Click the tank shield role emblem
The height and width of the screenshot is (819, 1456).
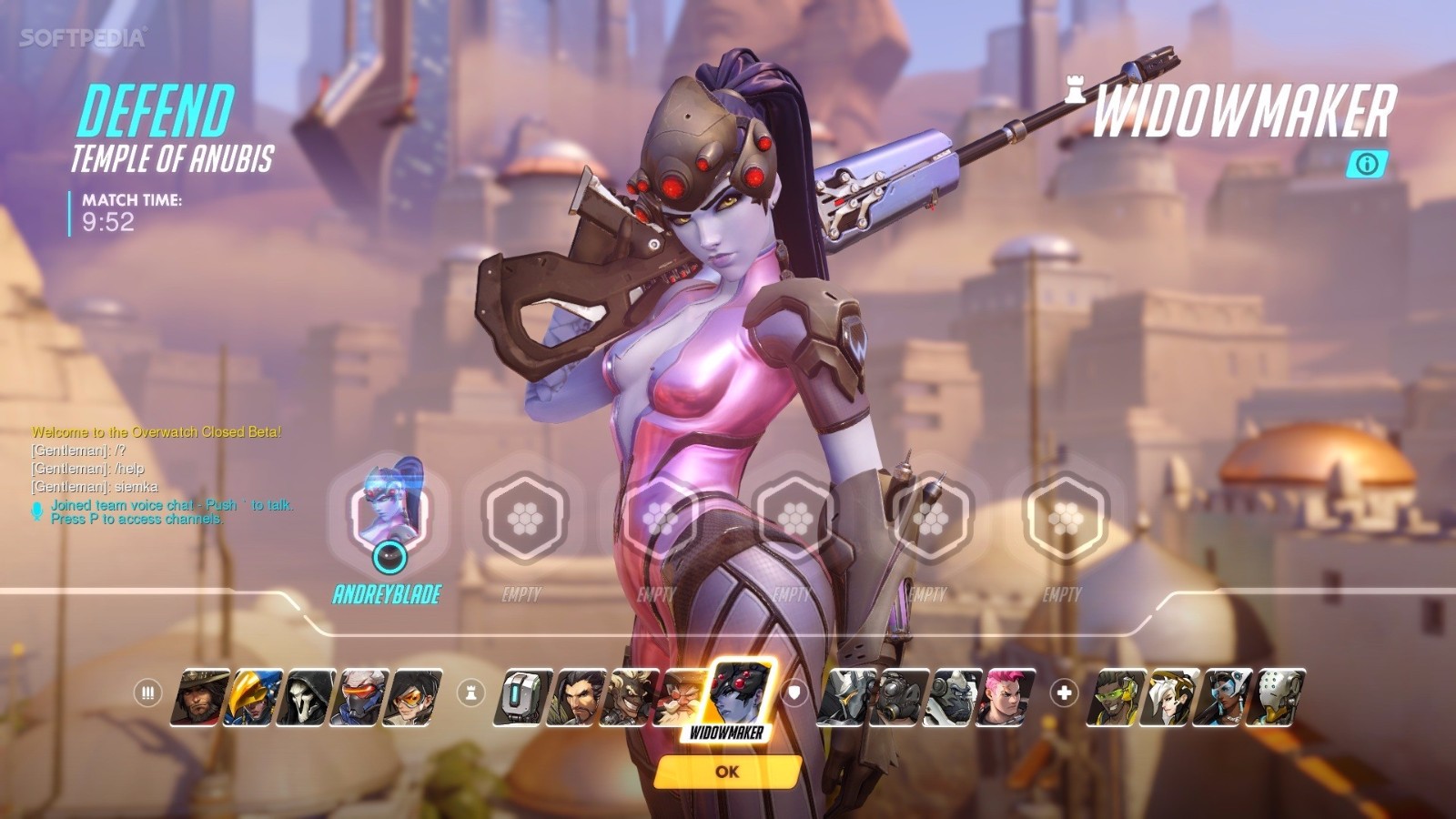coord(795,693)
